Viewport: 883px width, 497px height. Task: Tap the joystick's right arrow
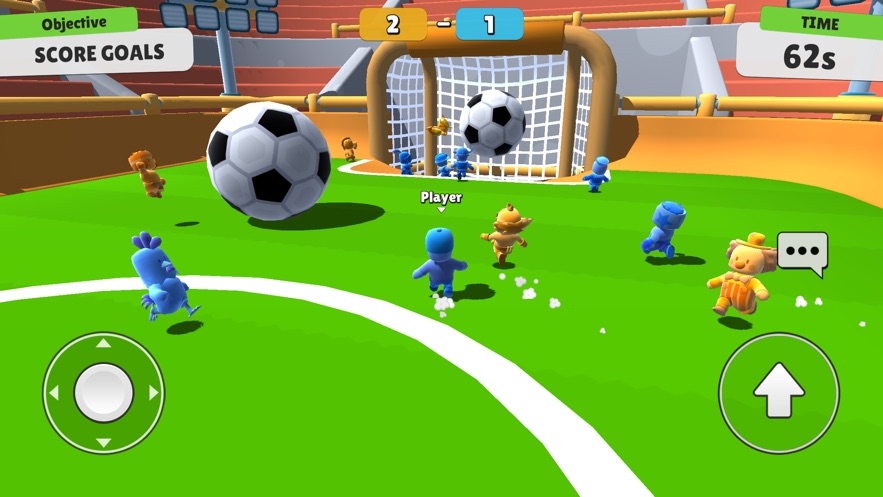click(x=152, y=393)
